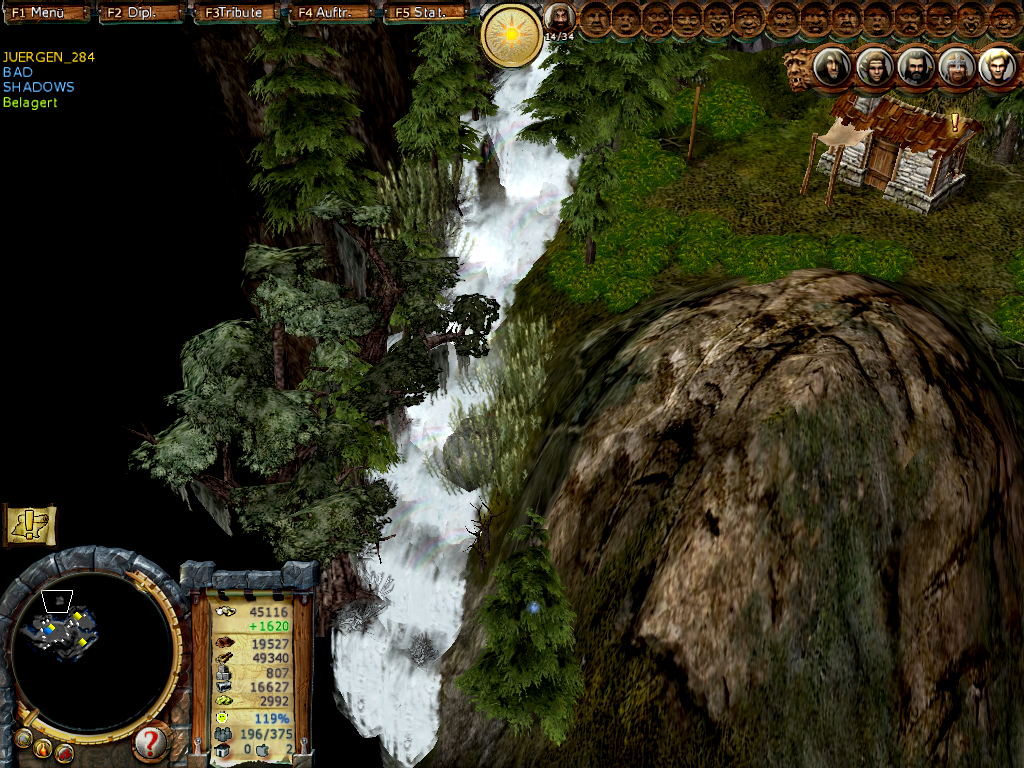1024x768 pixels.
Task: Select the blond-haired hero portrait
Action: 997,67
